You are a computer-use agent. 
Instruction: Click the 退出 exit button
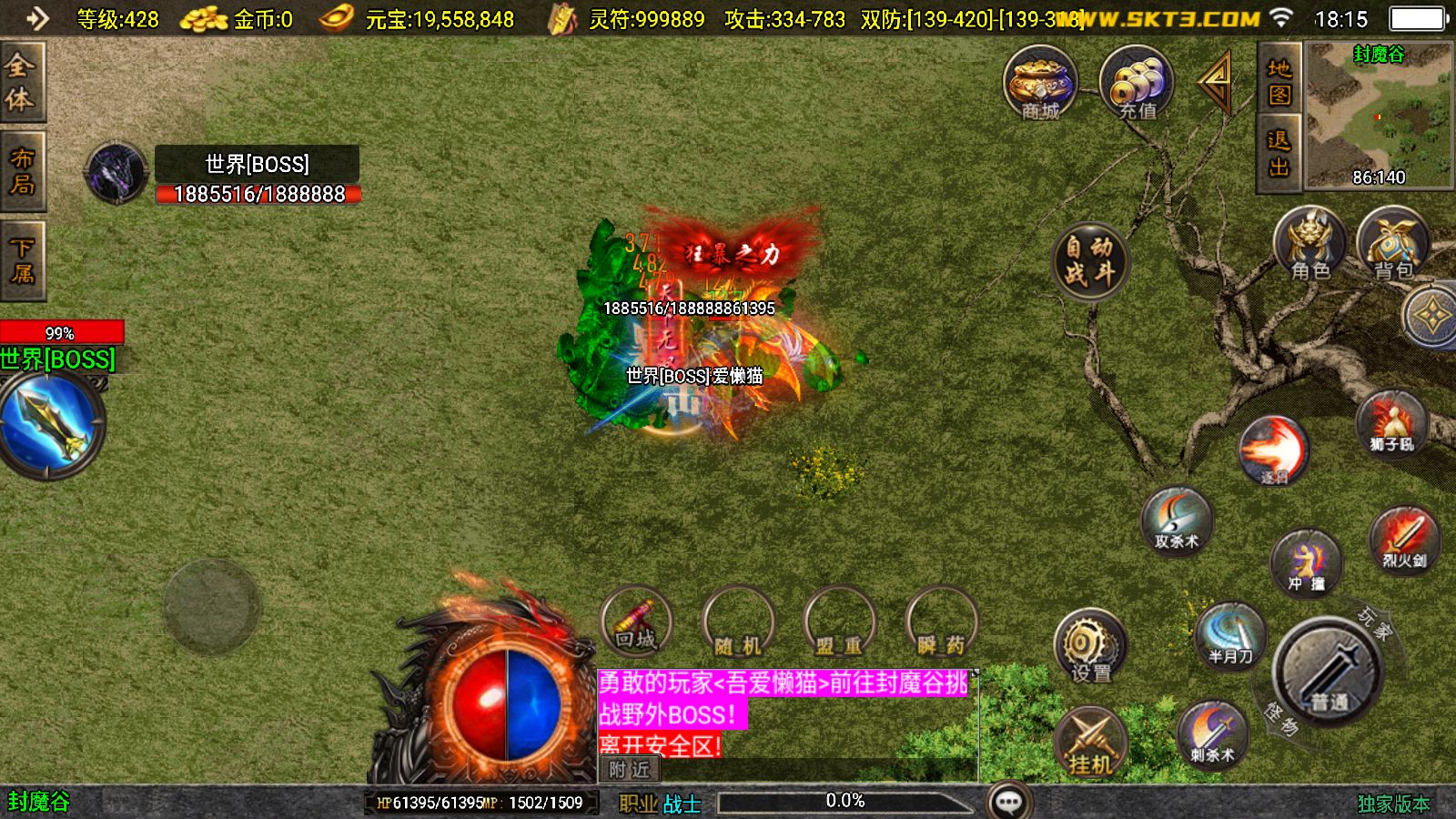[x=1279, y=153]
